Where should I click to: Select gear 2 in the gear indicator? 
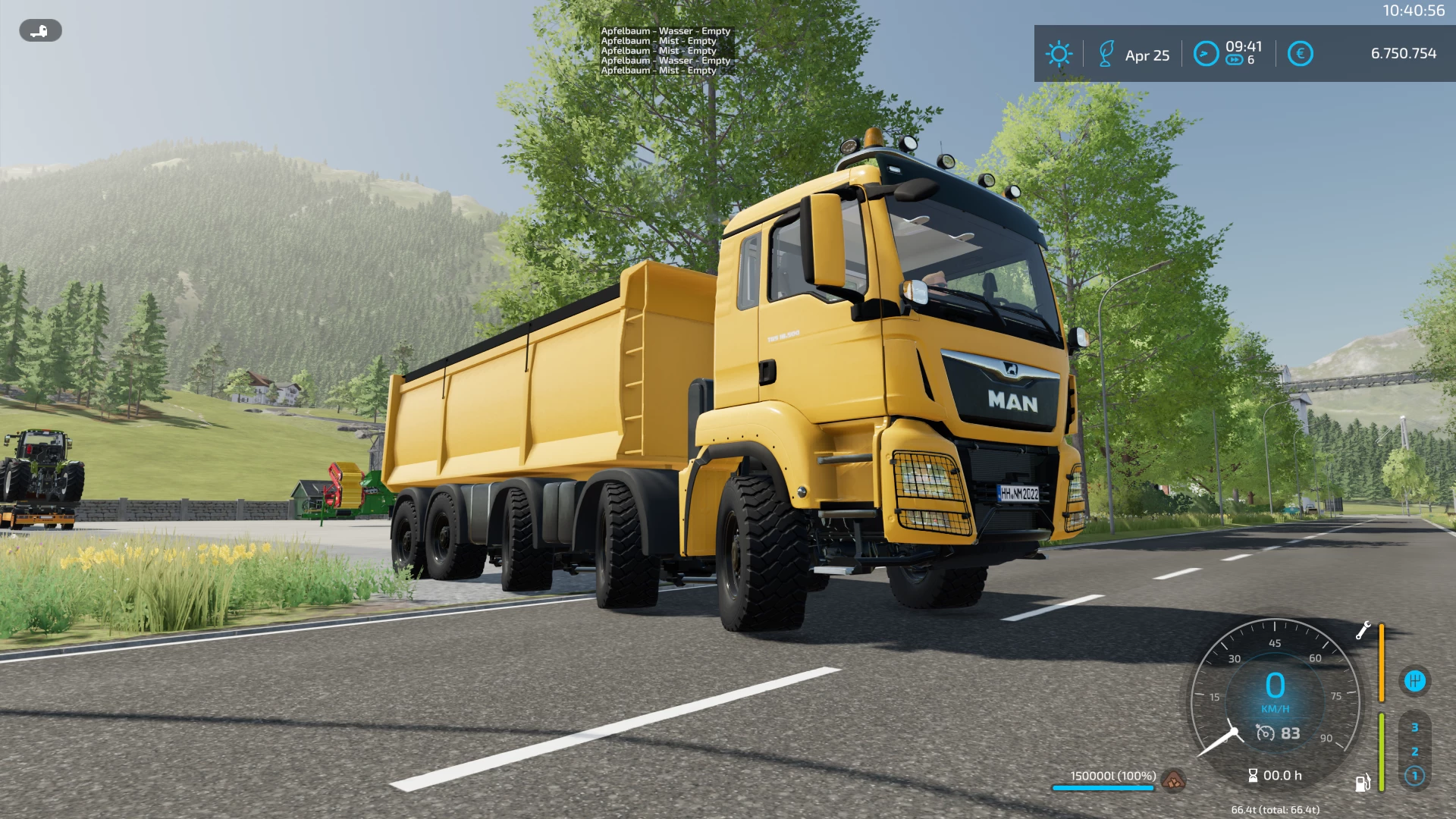coord(1415,752)
